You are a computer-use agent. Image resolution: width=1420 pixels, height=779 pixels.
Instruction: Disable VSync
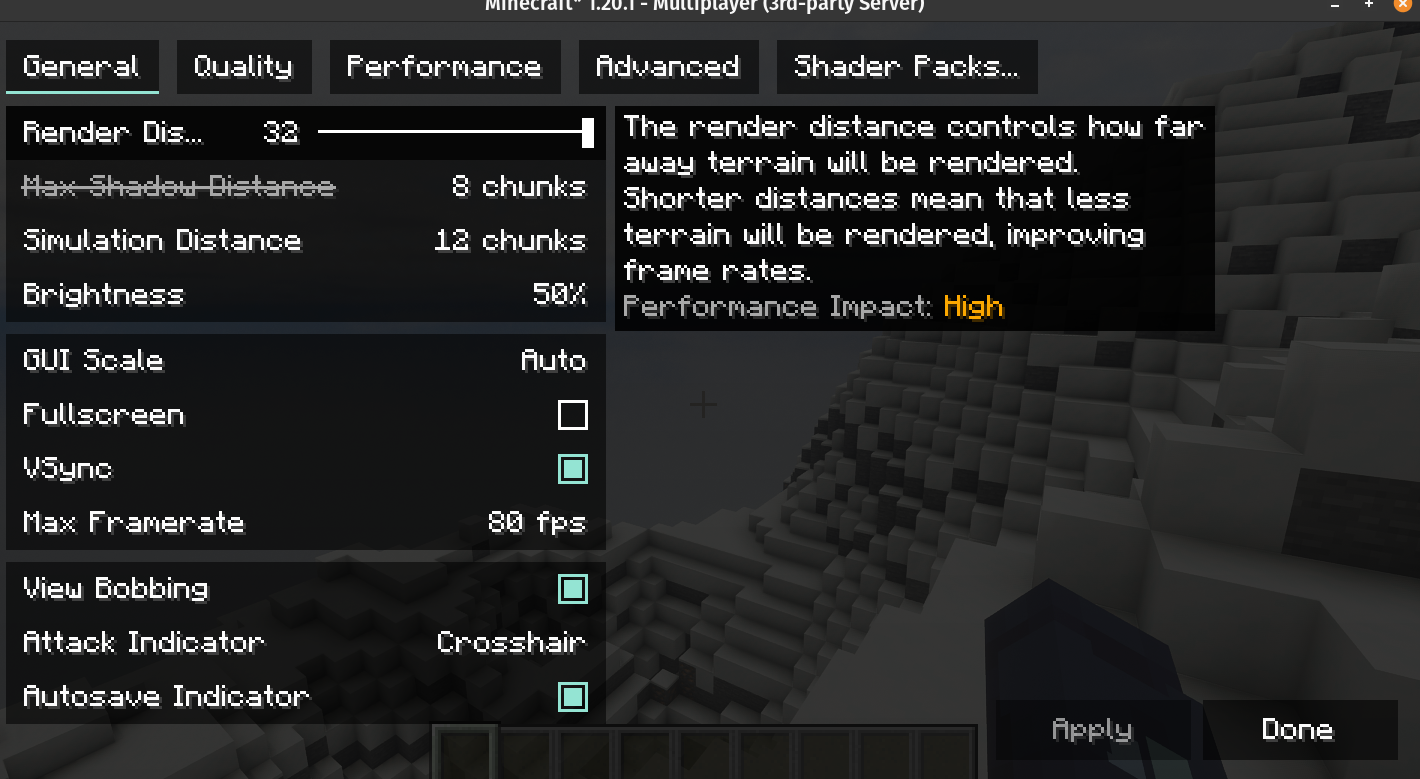pos(573,469)
